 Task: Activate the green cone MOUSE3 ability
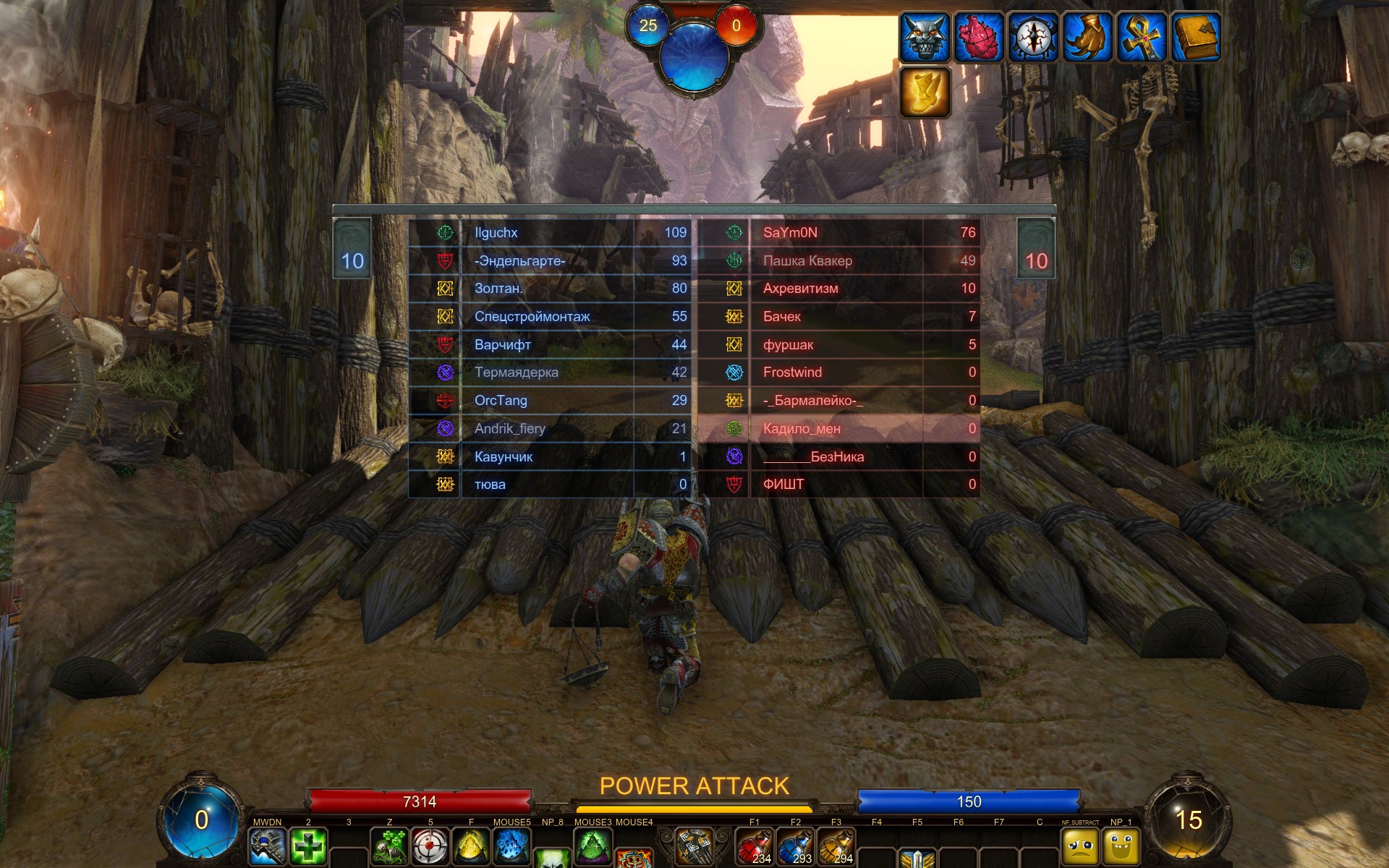tap(592, 846)
